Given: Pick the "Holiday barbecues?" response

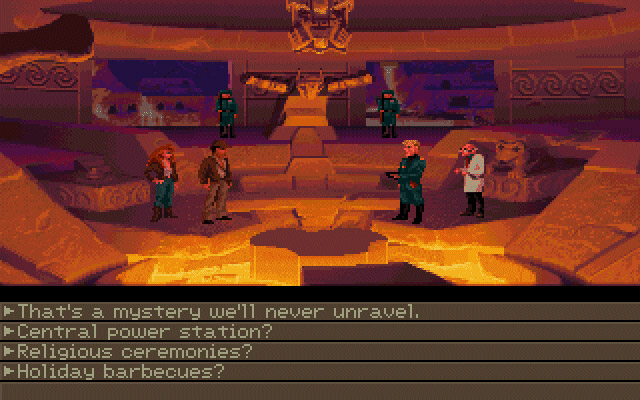Looking at the screenshot, I should (x=120, y=371).
